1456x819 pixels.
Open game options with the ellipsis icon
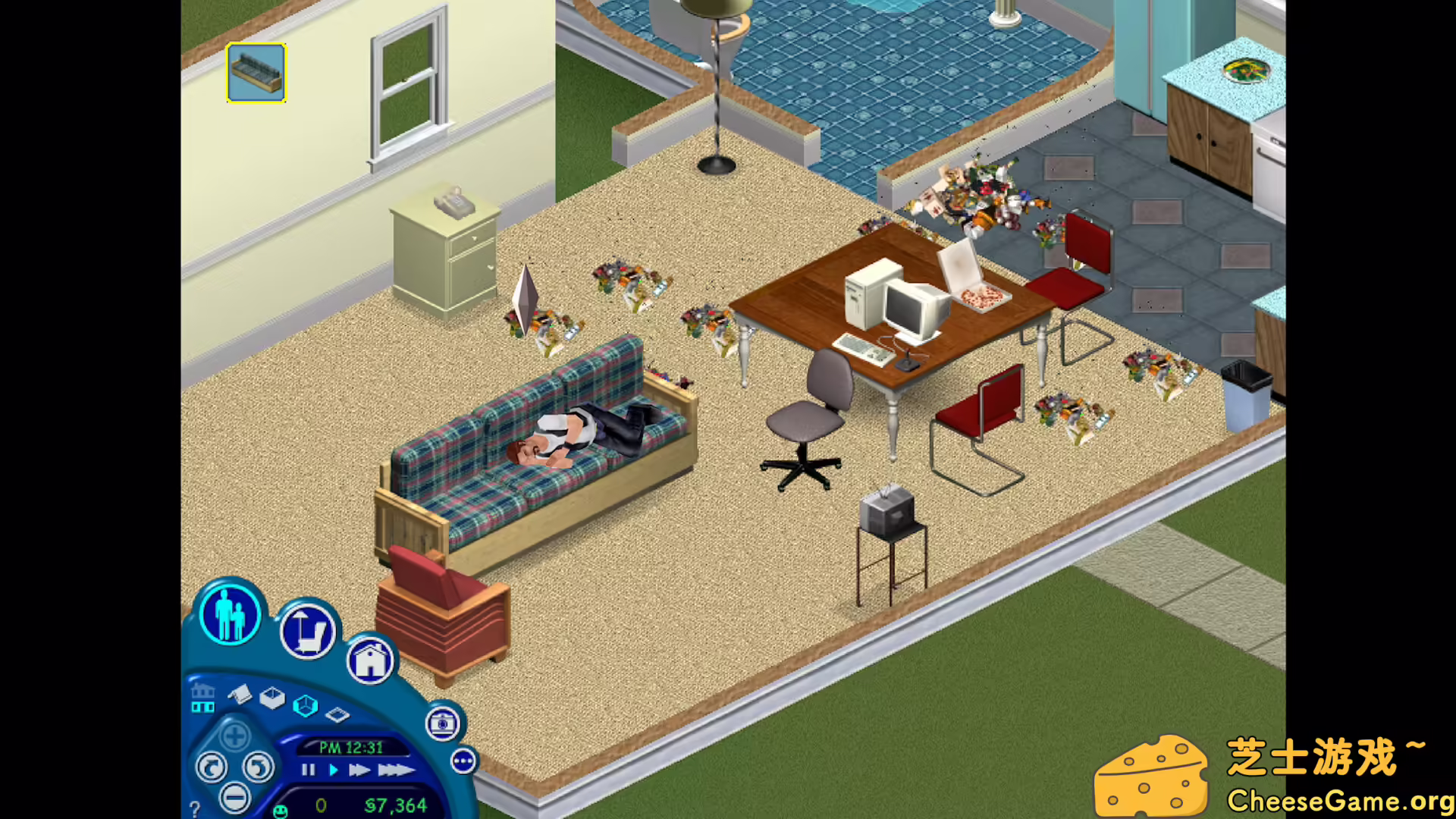(x=463, y=762)
